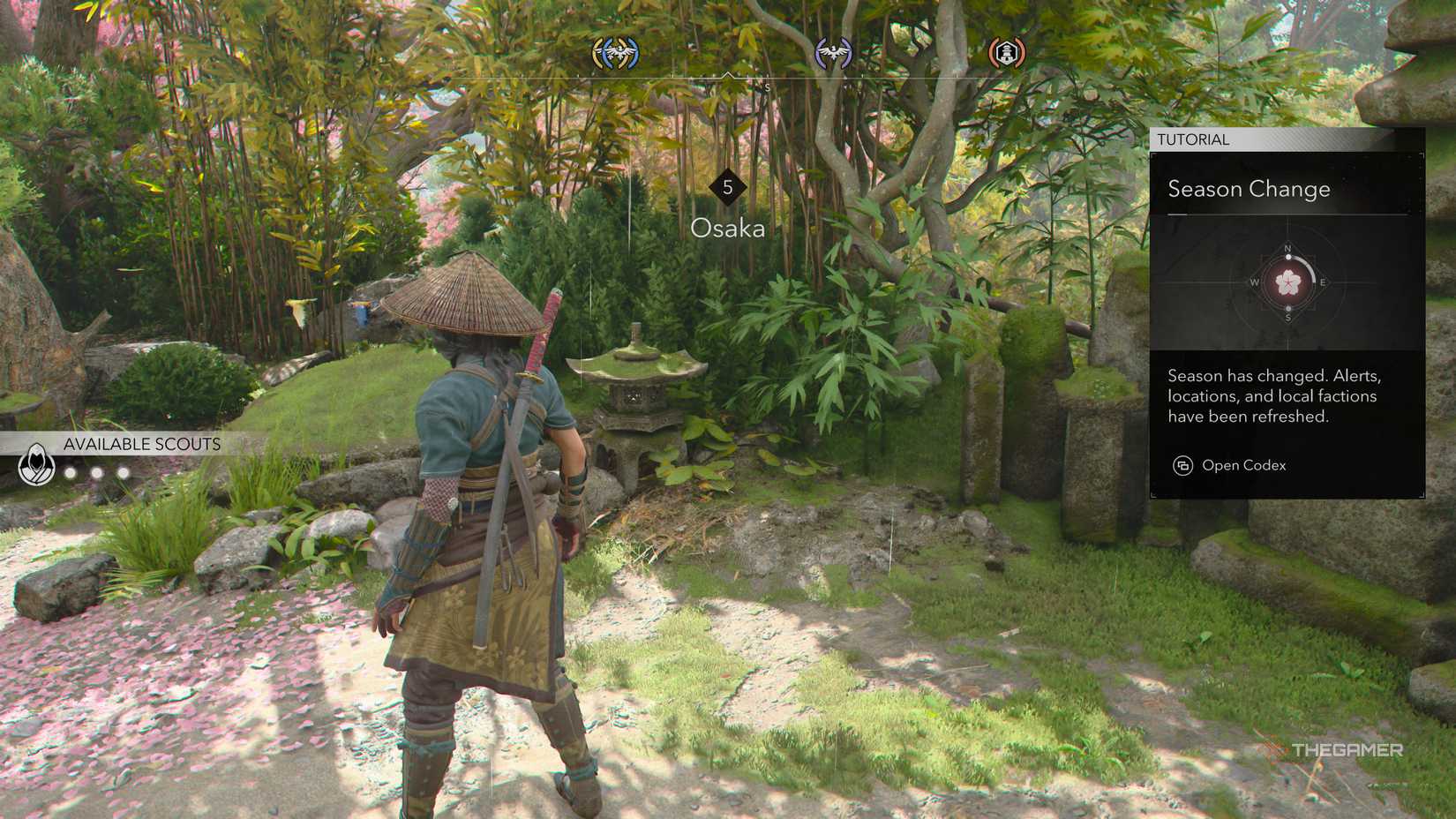
Task: Click the purple eagle alert icon
Action: (833, 54)
